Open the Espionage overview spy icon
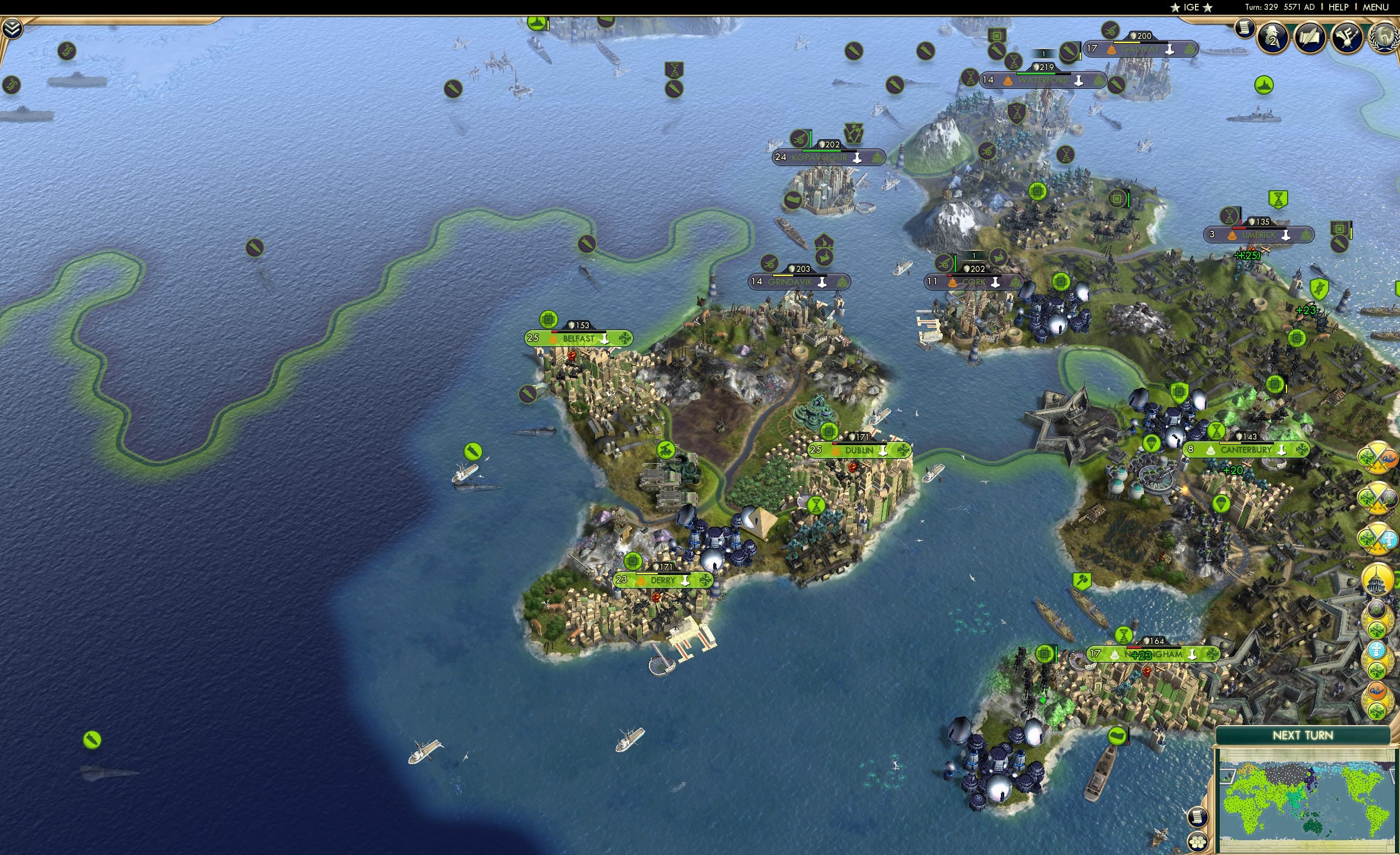Image resolution: width=1400 pixels, height=855 pixels. point(1272,37)
